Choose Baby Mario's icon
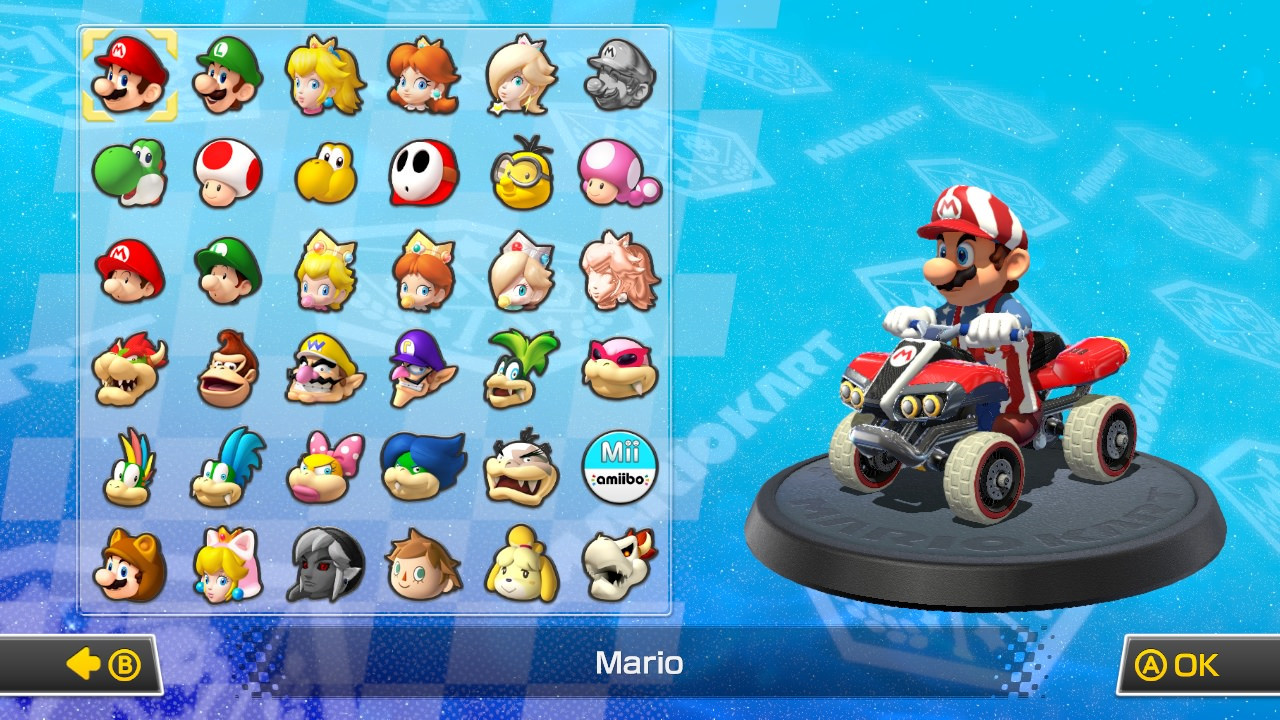 (128, 271)
